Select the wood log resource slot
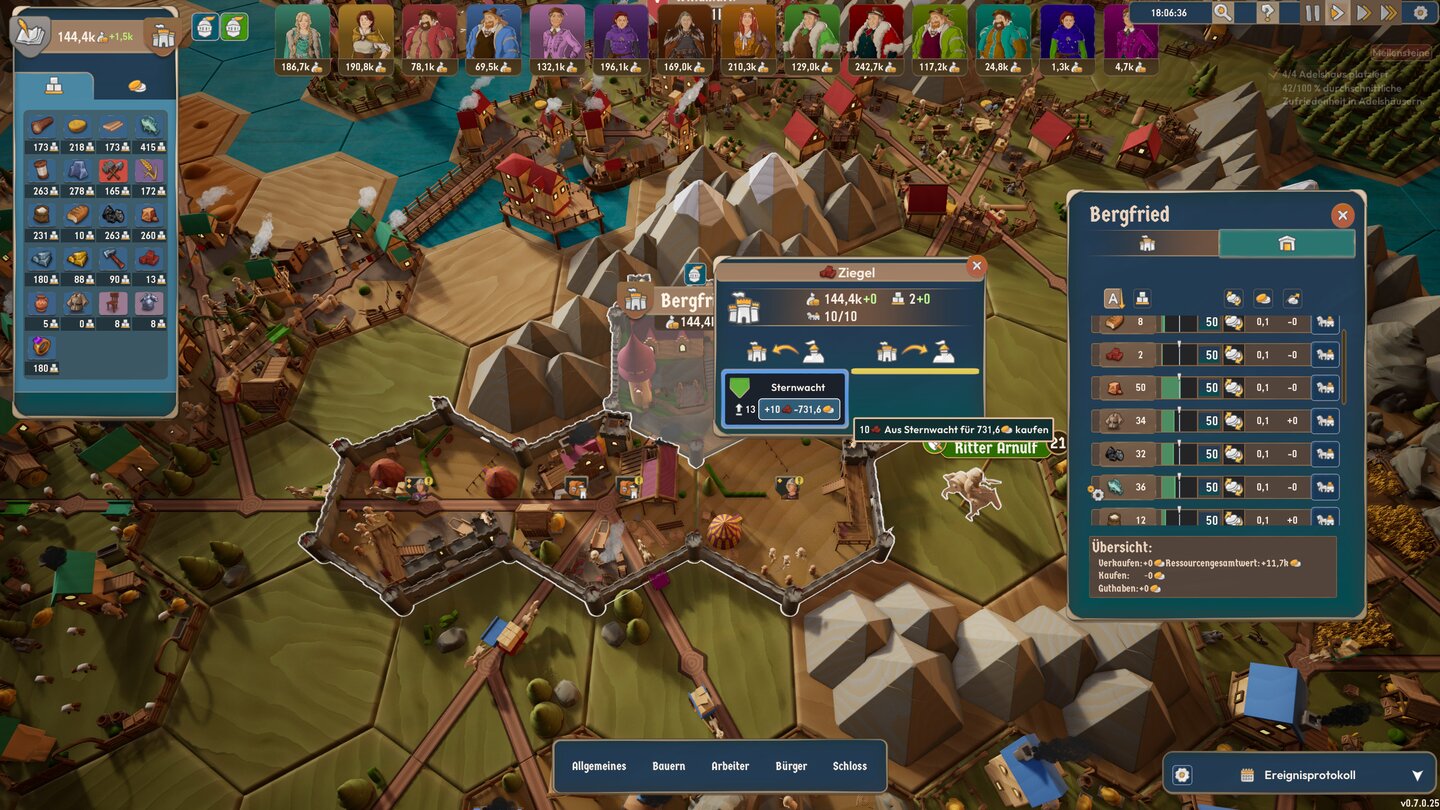 click(x=41, y=128)
